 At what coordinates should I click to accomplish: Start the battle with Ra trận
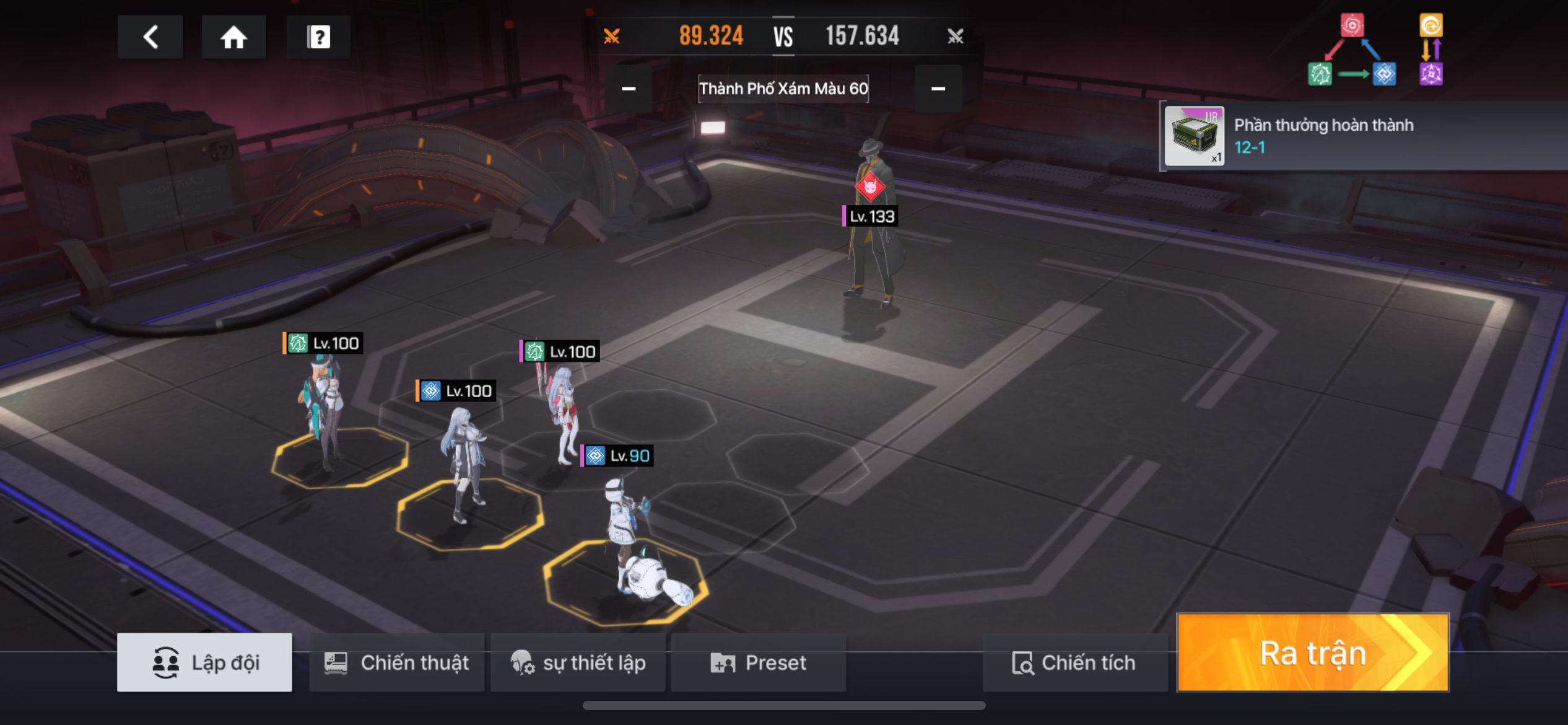click(x=1312, y=653)
